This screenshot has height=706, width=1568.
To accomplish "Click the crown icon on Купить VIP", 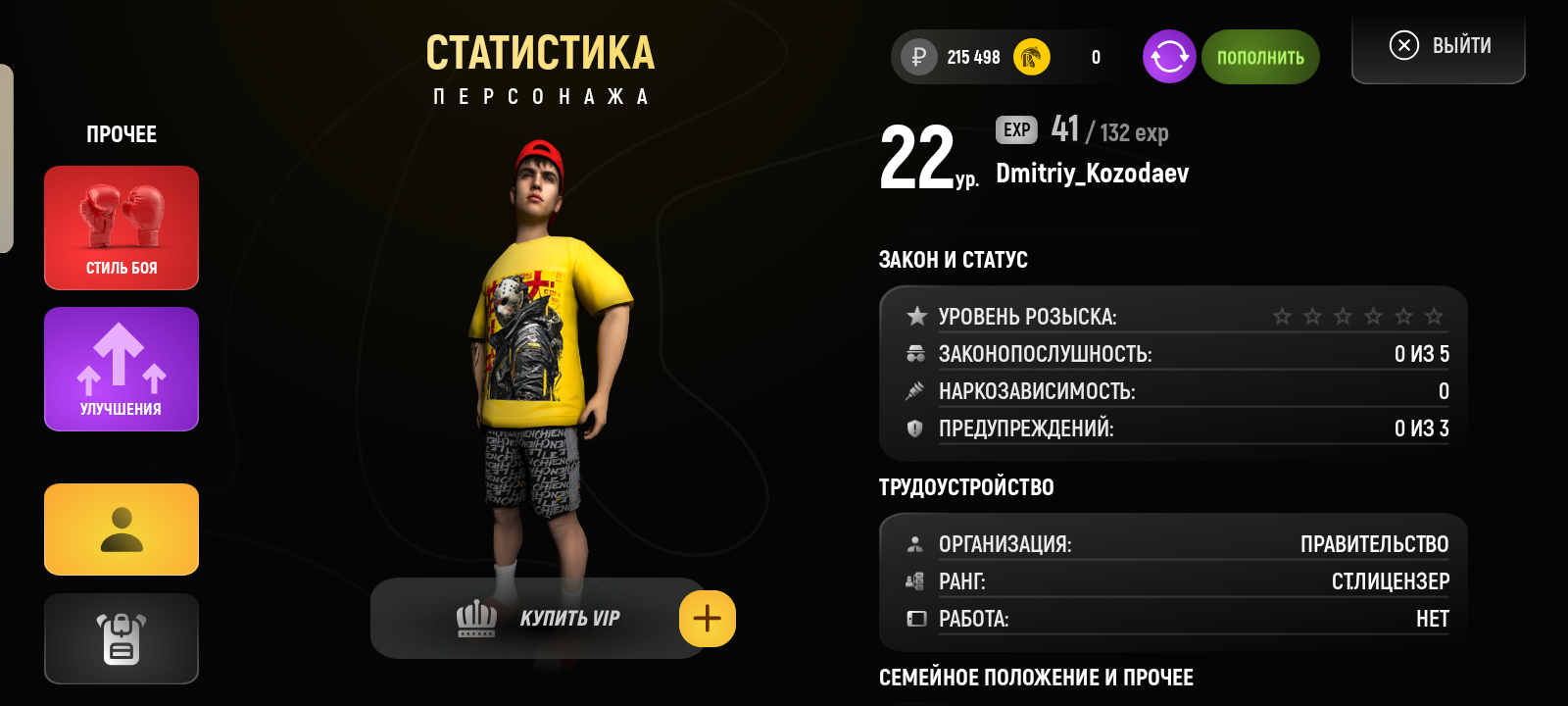I will pos(477,618).
